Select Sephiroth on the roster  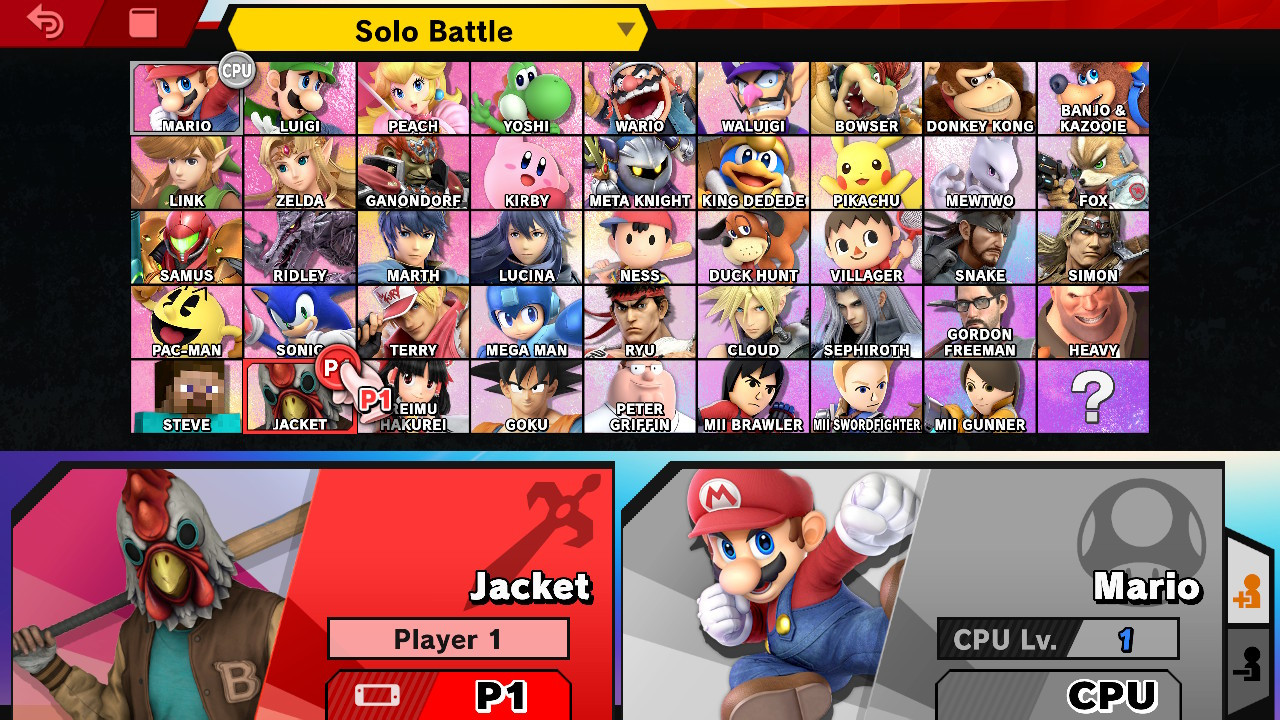tap(866, 322)
